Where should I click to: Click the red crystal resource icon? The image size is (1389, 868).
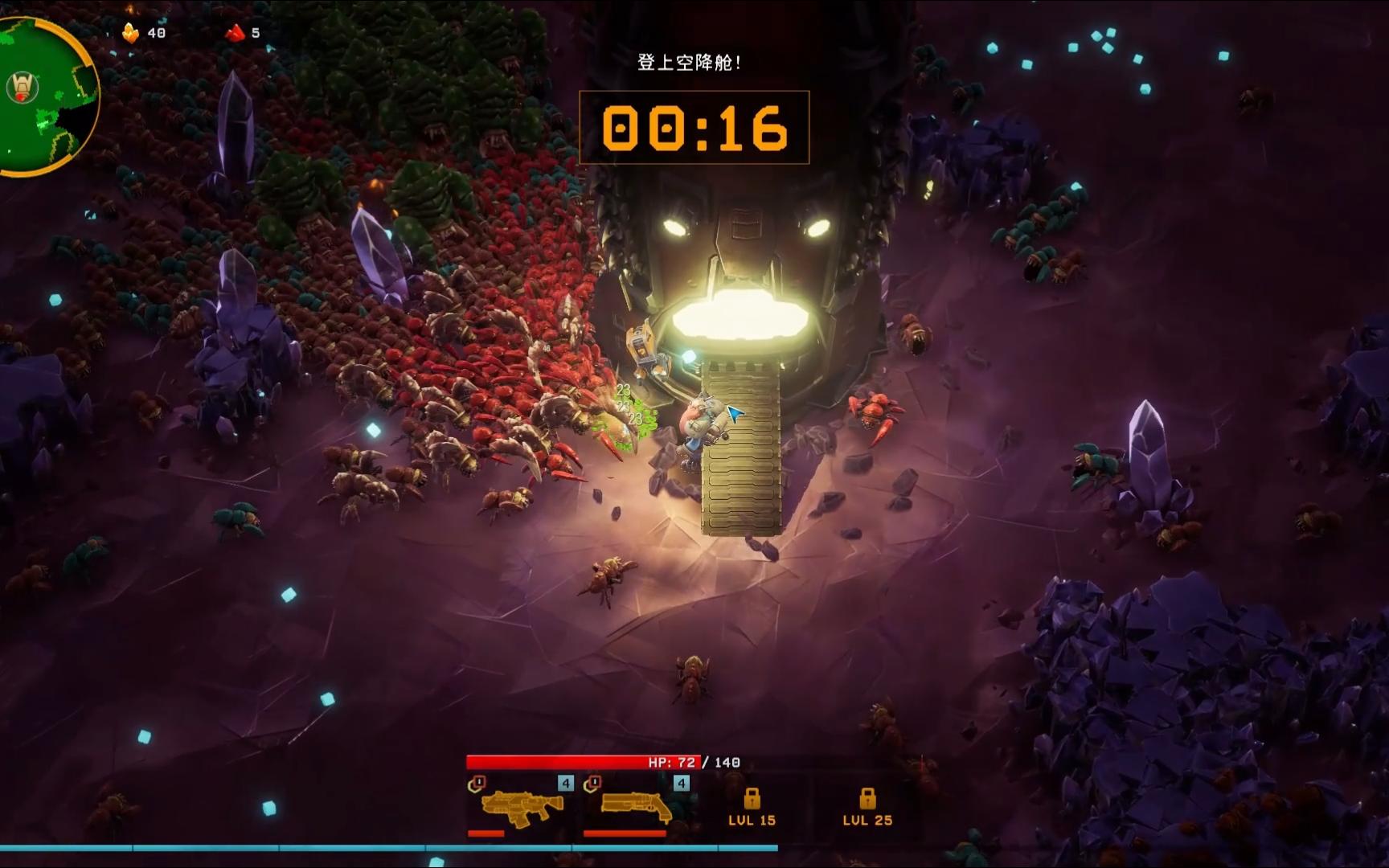pos(235,33)
